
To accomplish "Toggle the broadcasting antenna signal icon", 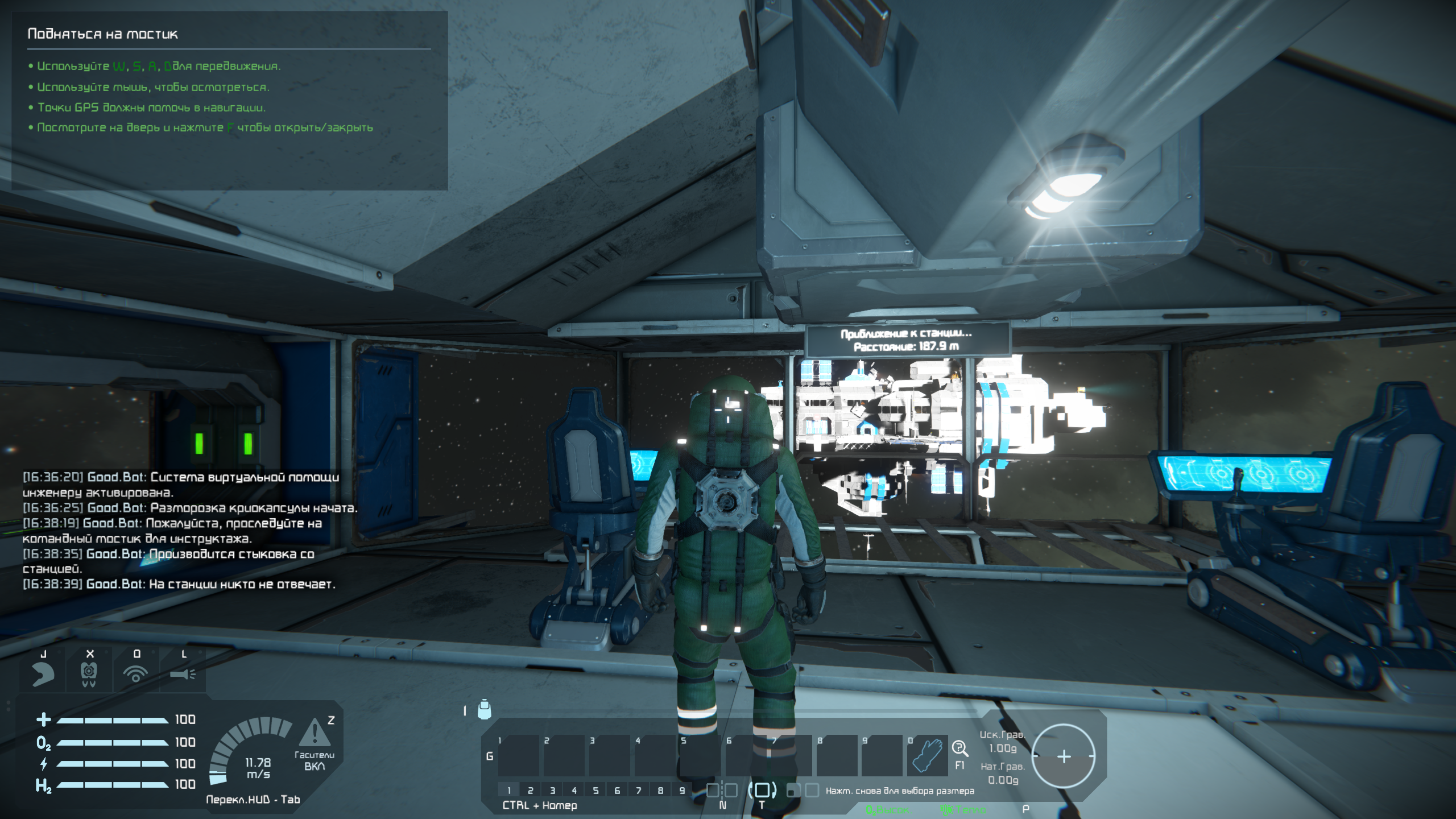I will point(136,675).
